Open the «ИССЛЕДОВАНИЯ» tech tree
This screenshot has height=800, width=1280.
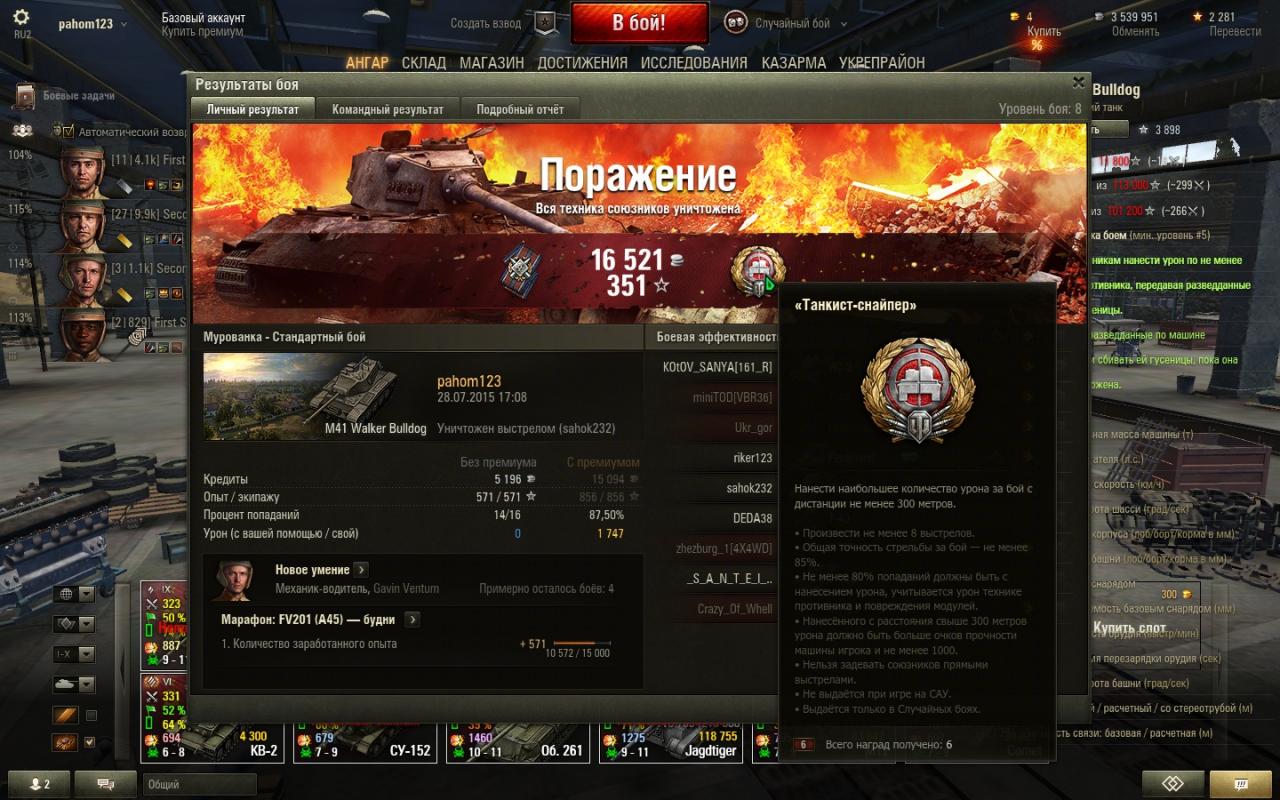[x=694, y=62]
